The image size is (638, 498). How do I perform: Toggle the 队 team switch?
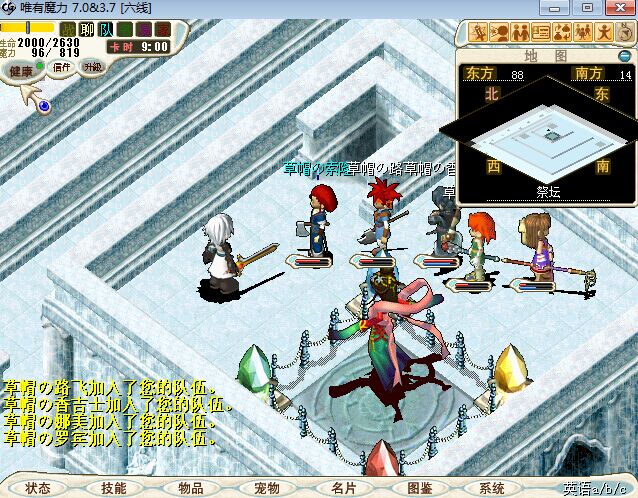click(x=105, y=29)
